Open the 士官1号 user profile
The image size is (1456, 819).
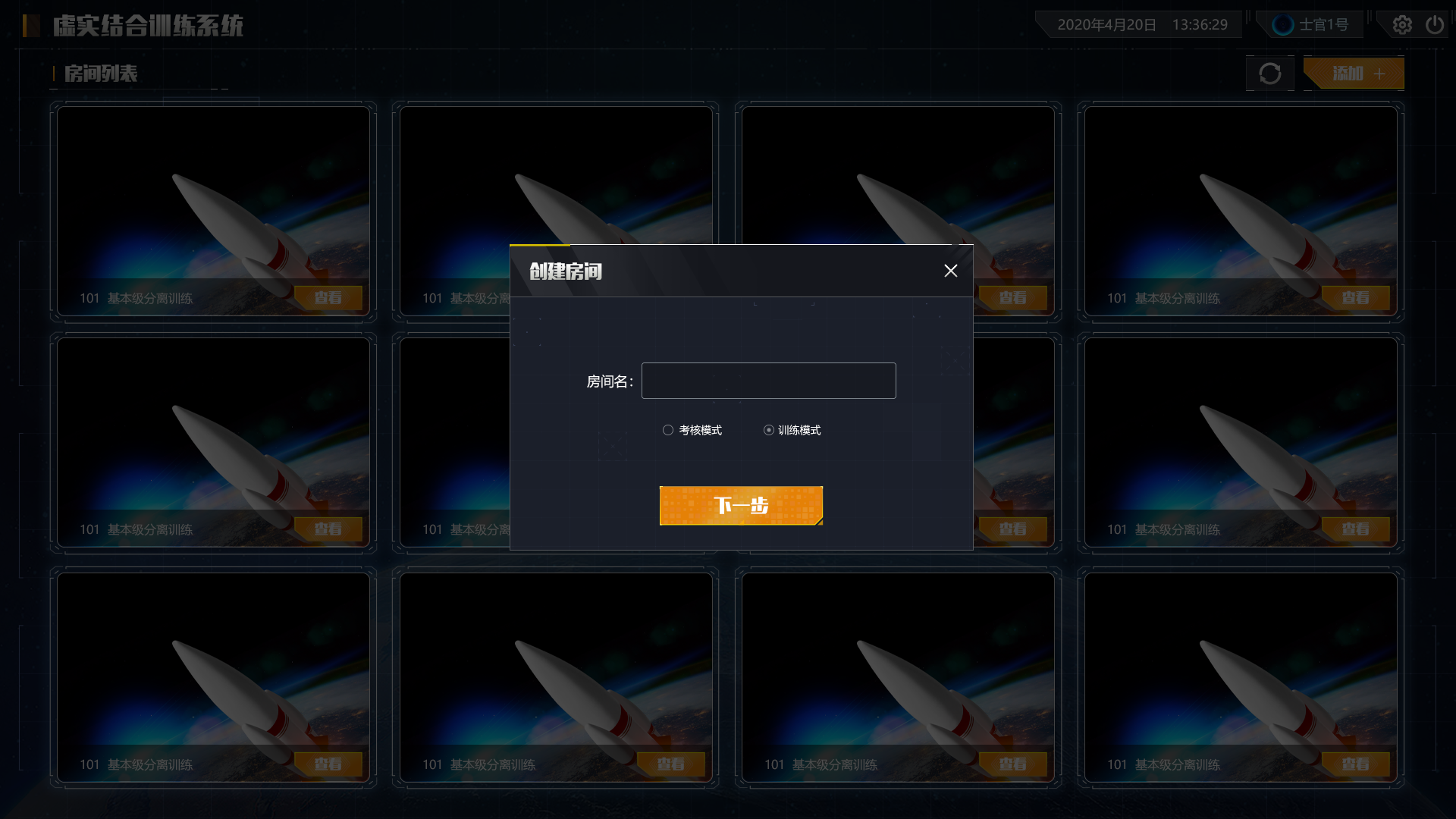coord(1311,25)
